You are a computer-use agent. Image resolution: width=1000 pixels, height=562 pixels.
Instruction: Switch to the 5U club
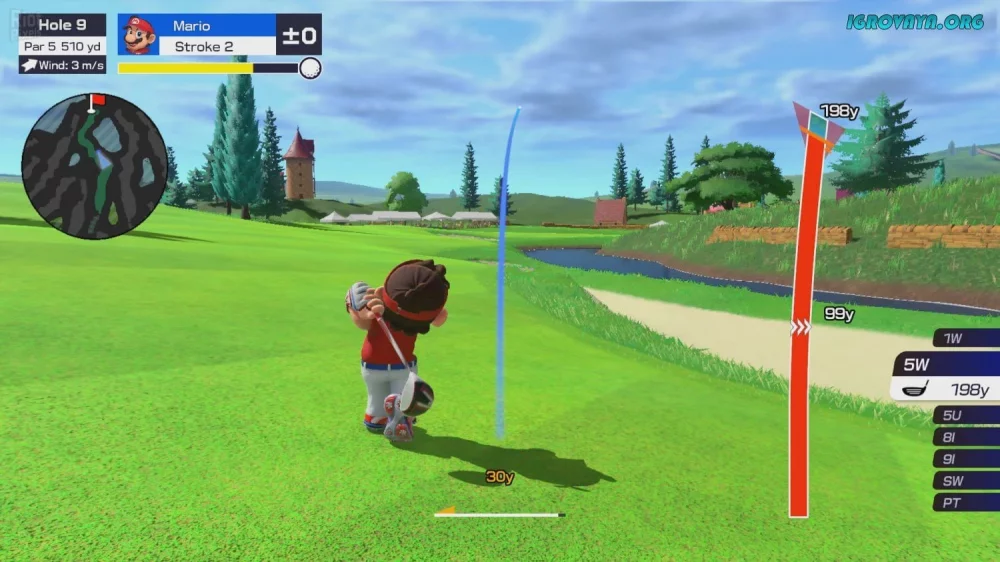coord(965,414)
